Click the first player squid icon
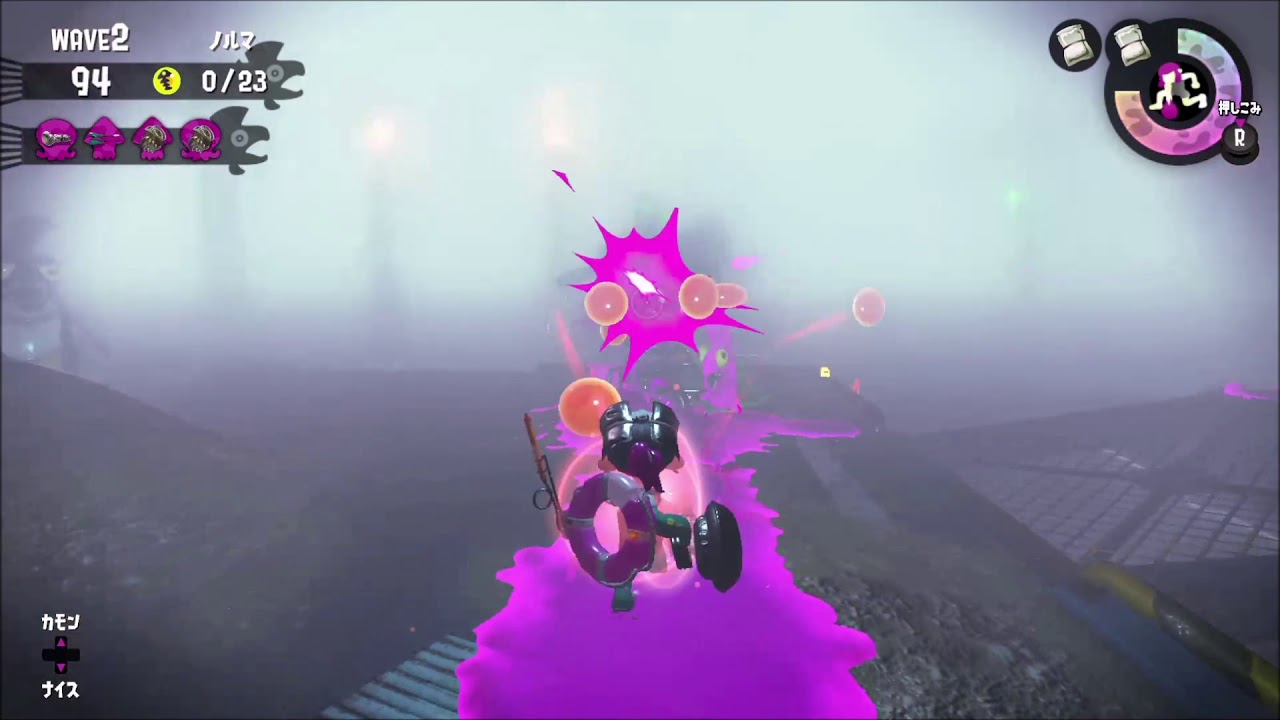The image size is (1280, 720). click(x=56, y=140)
